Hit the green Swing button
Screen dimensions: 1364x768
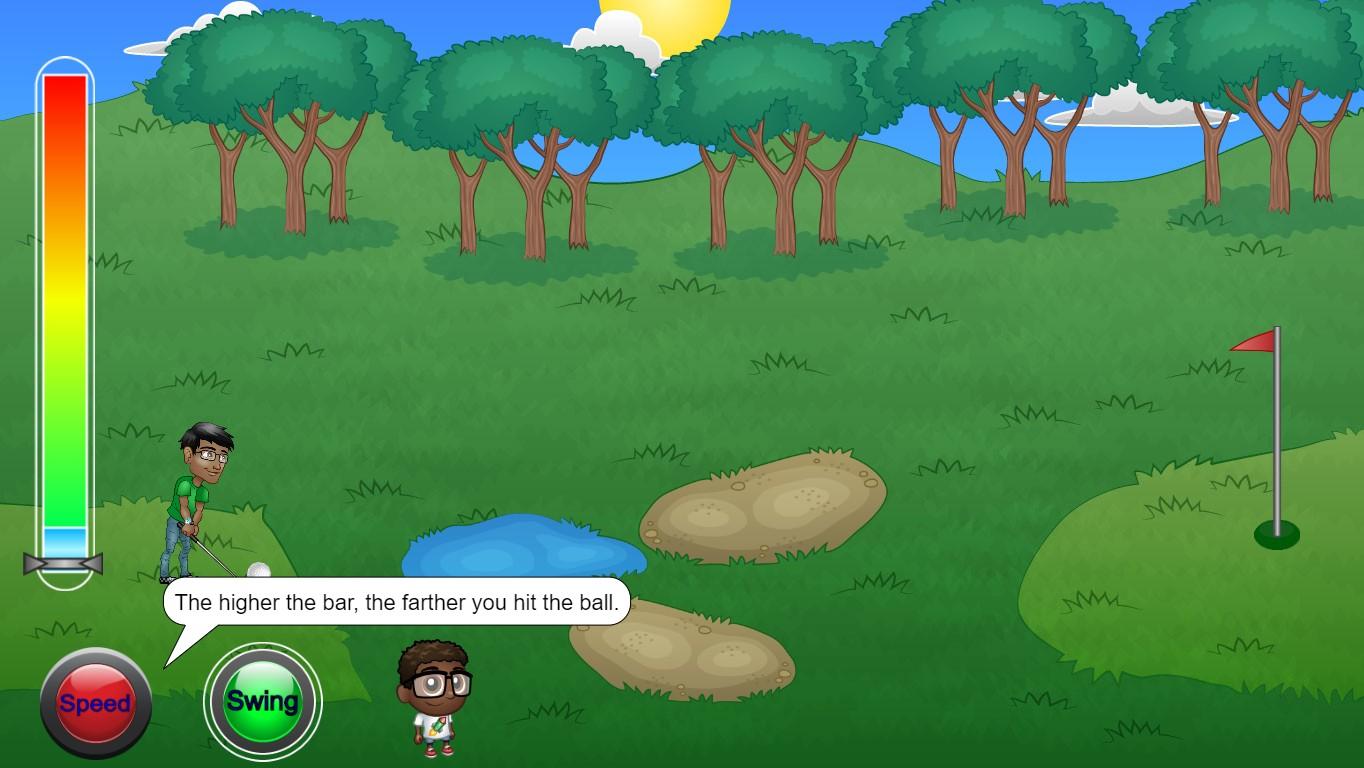pyautogui.click(x=262, y=701)
